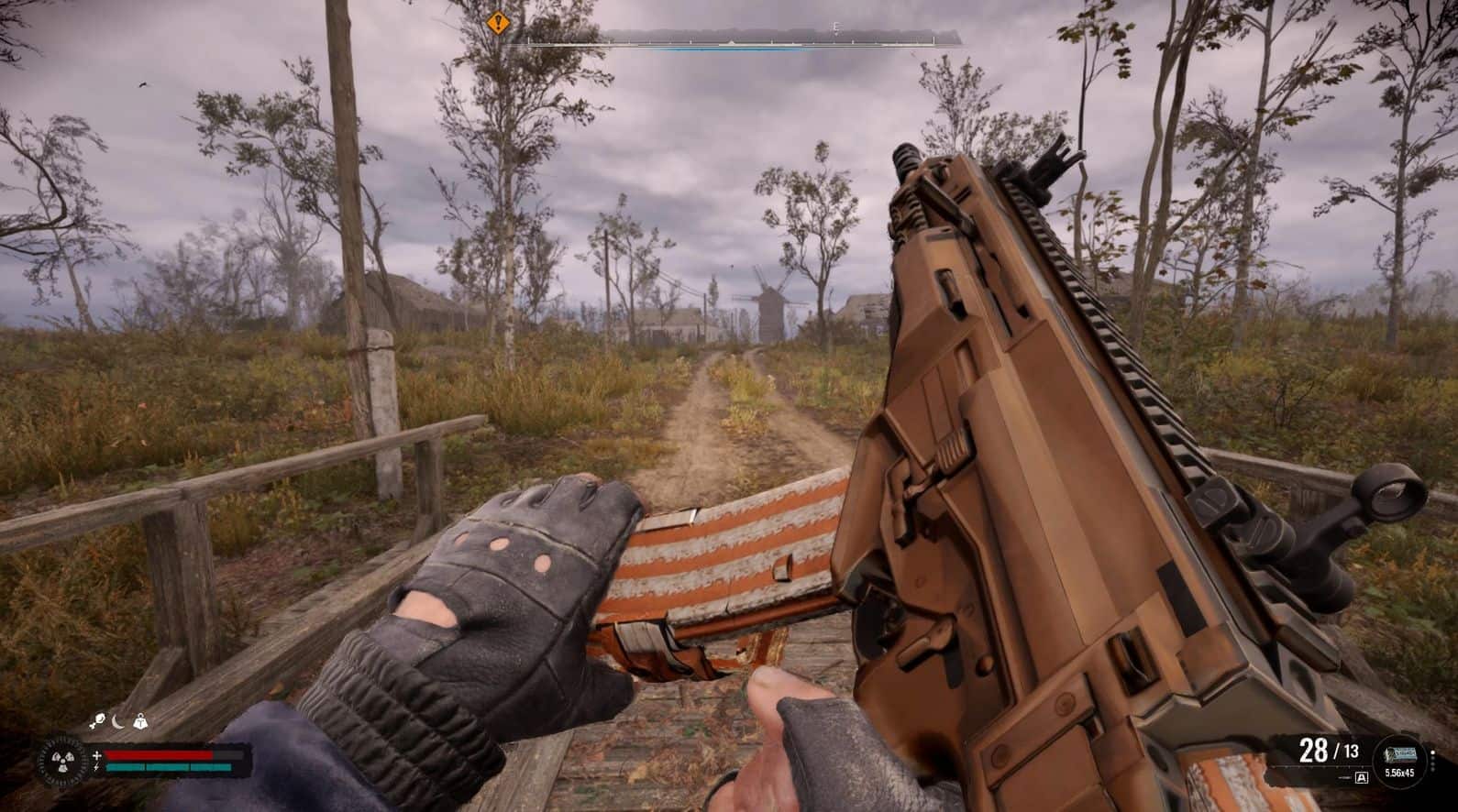This screenshot has width=1458, height=812.
Task: Toggle the automatic fire mode indicator
Action: click(1362, 778)
